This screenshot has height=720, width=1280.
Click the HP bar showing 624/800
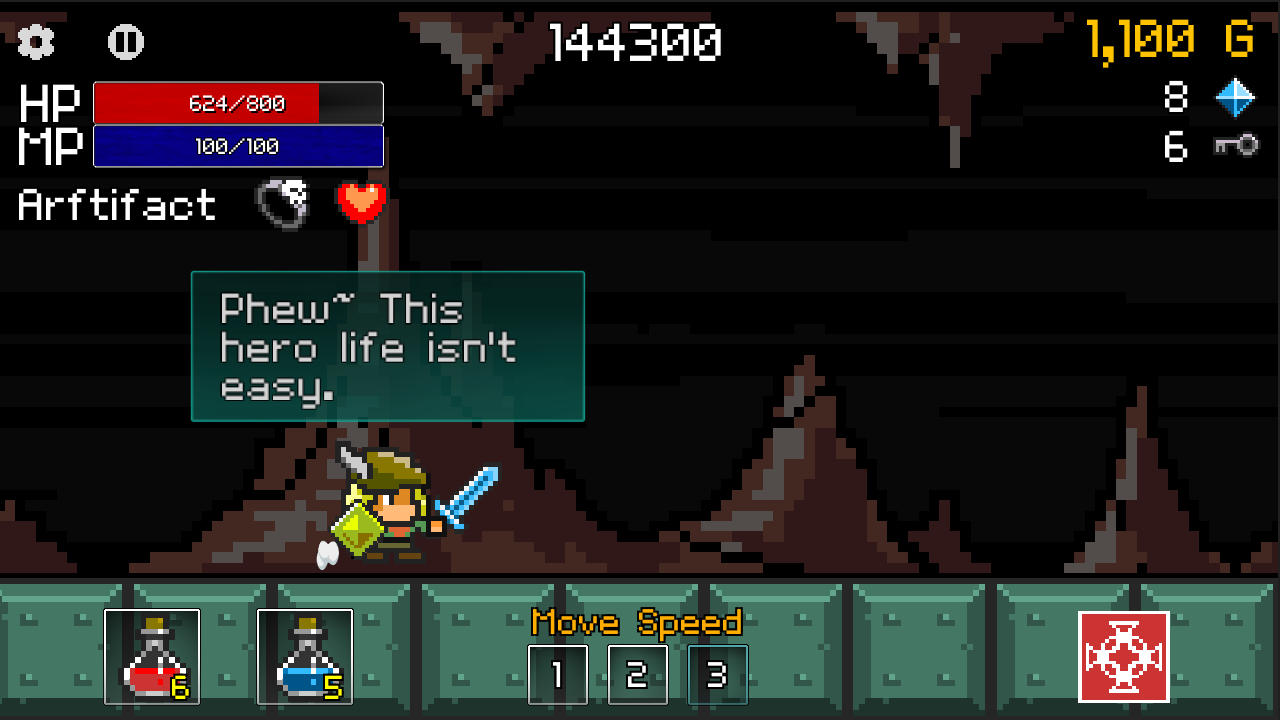point(237,103)
